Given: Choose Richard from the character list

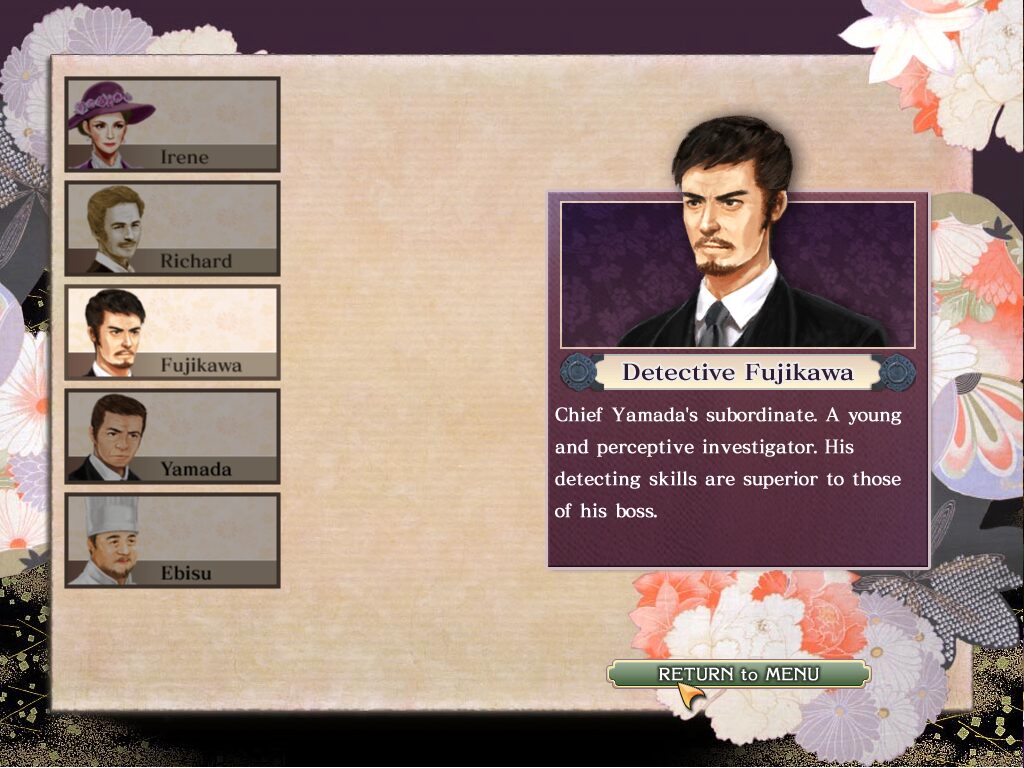Looking at the screenshot, I should coord(172,229).
